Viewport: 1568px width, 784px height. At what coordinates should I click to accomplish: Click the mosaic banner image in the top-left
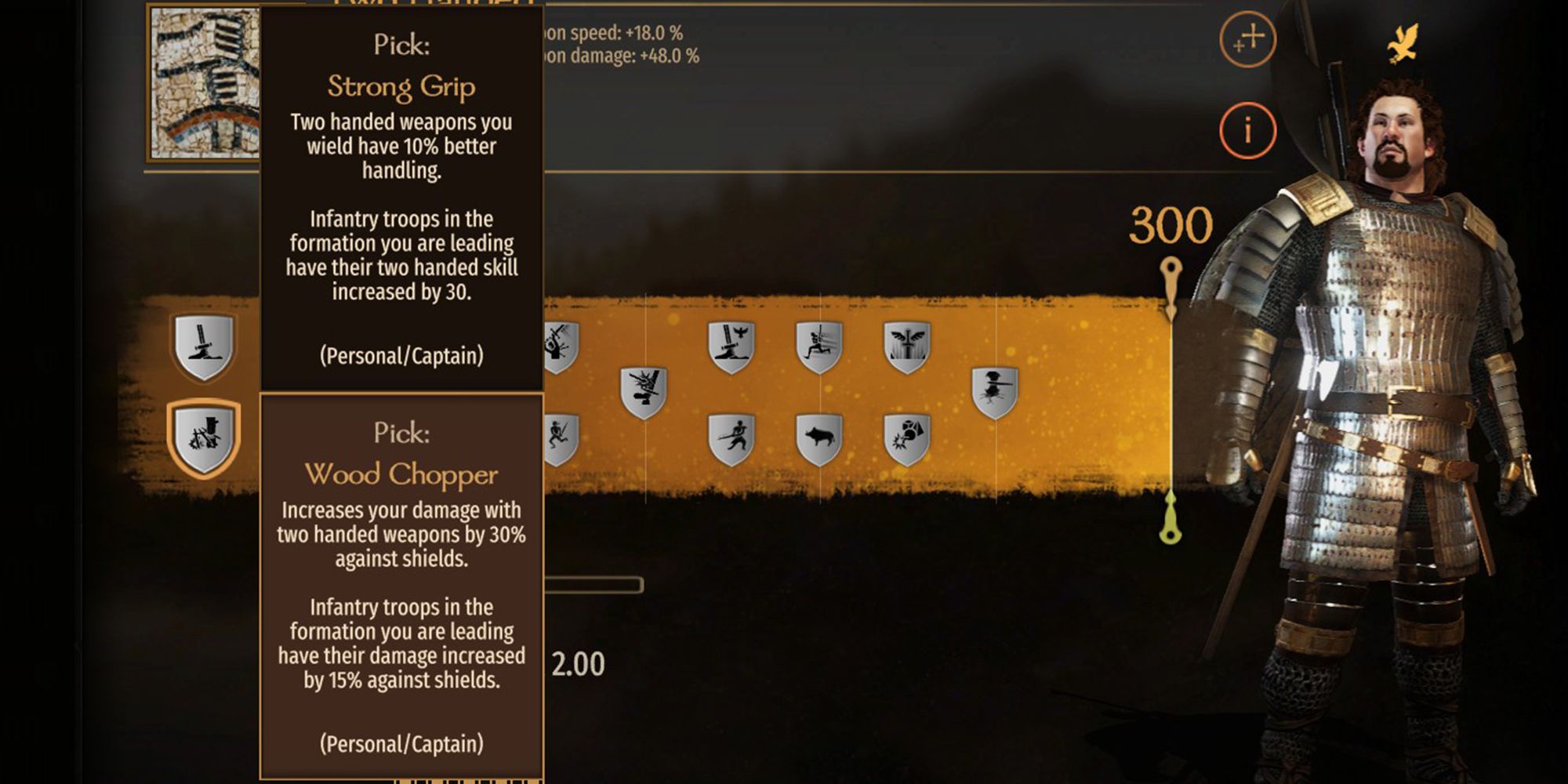[x=205, y=82]
